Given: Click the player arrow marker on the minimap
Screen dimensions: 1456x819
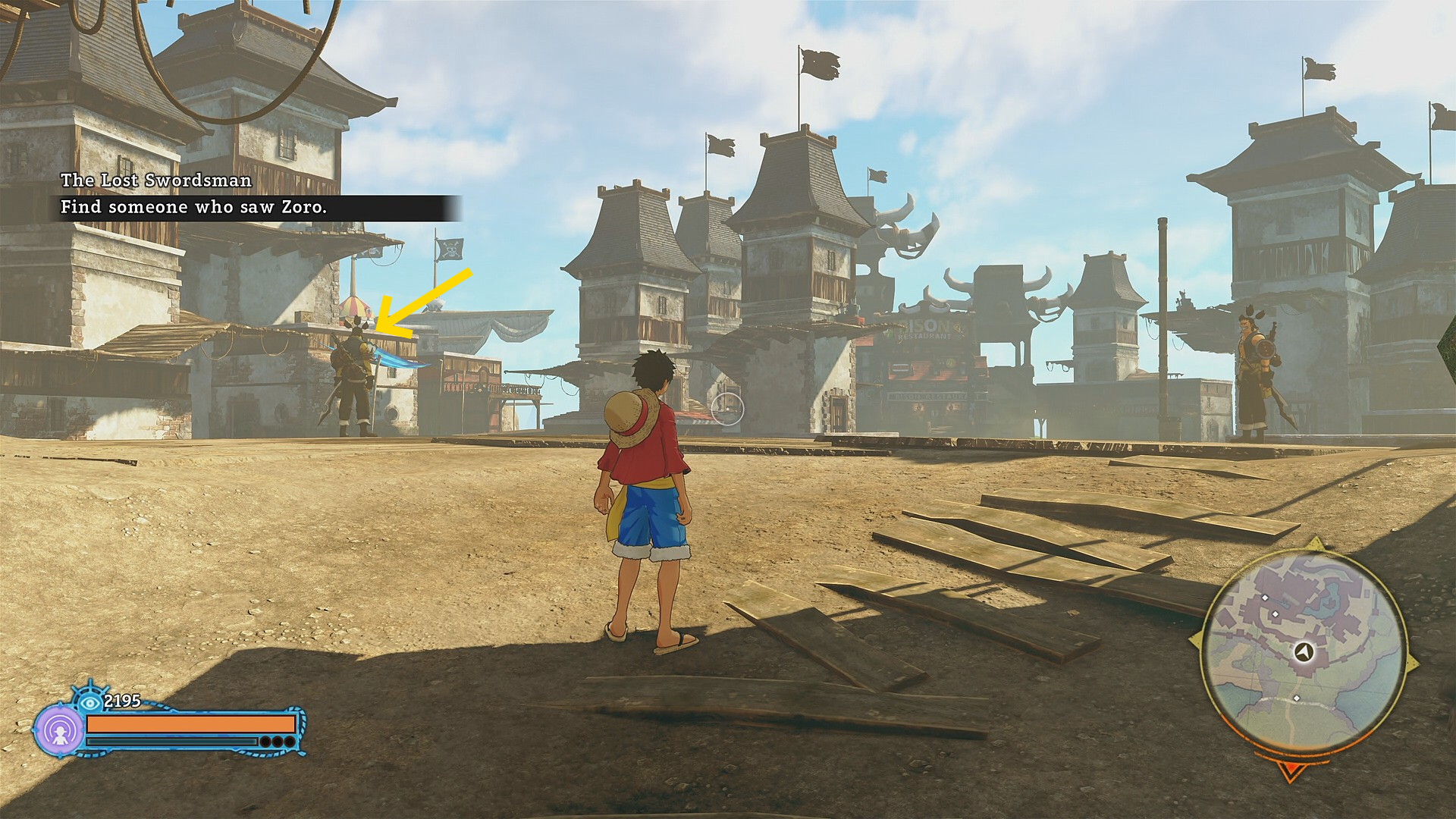Looking at the screenshot, I should click(x=1304, y=651).
